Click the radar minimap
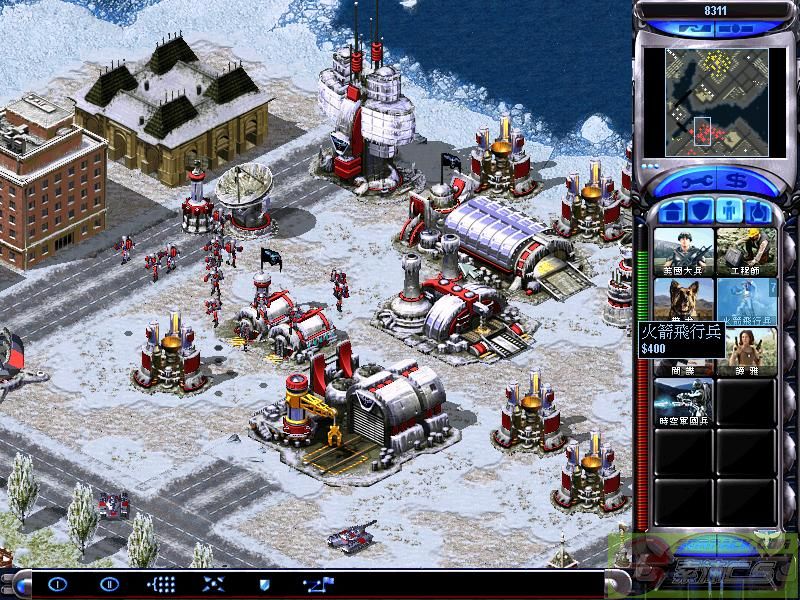The width and height of the screenshot is (800, 600). point(704,94)
